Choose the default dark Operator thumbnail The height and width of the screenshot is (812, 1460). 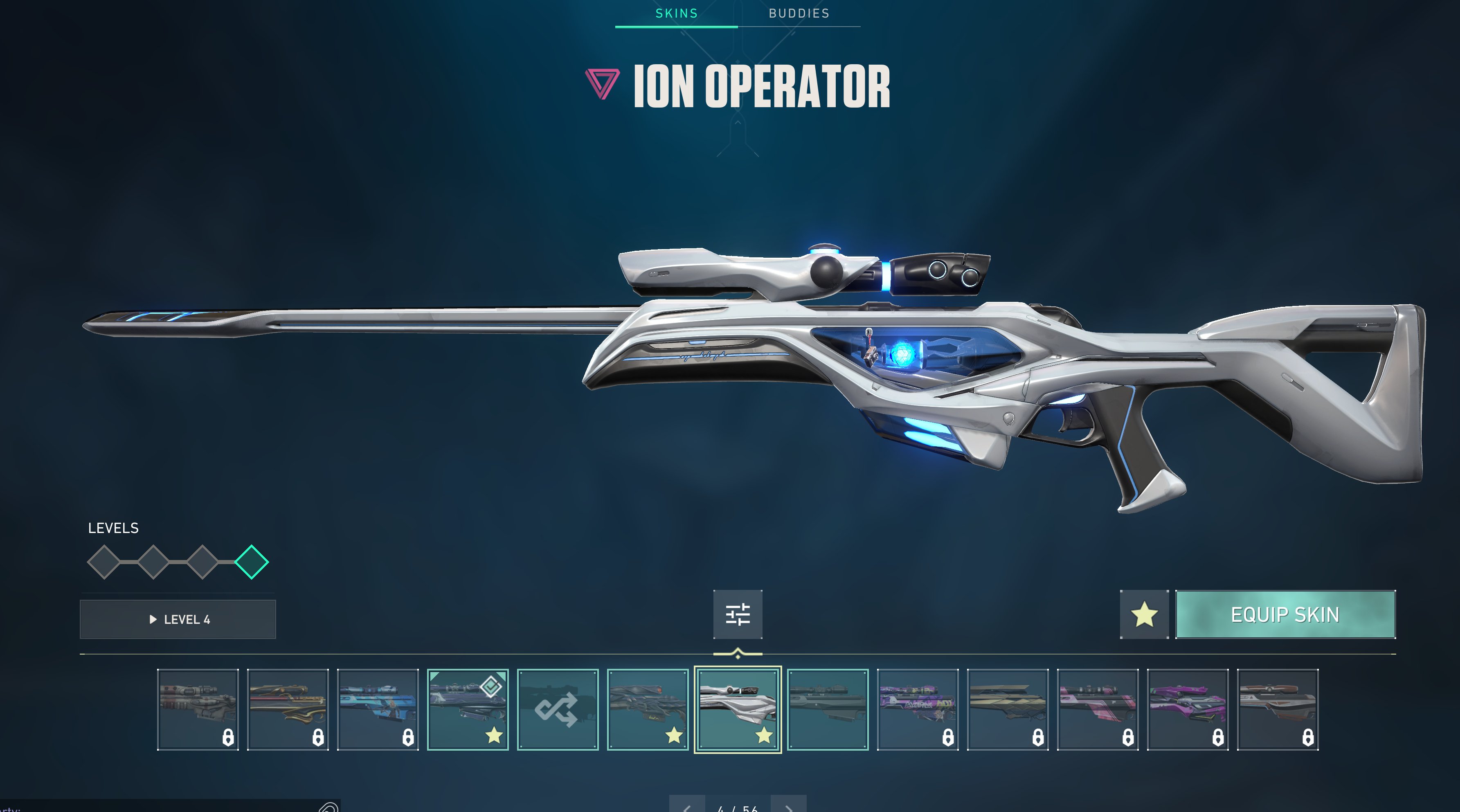point(828,709)
